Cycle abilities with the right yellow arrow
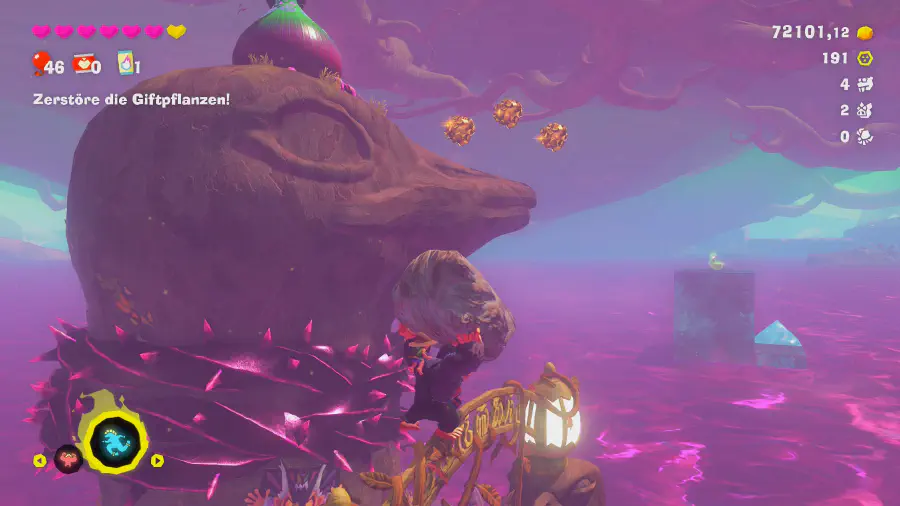 pos(157,461)
